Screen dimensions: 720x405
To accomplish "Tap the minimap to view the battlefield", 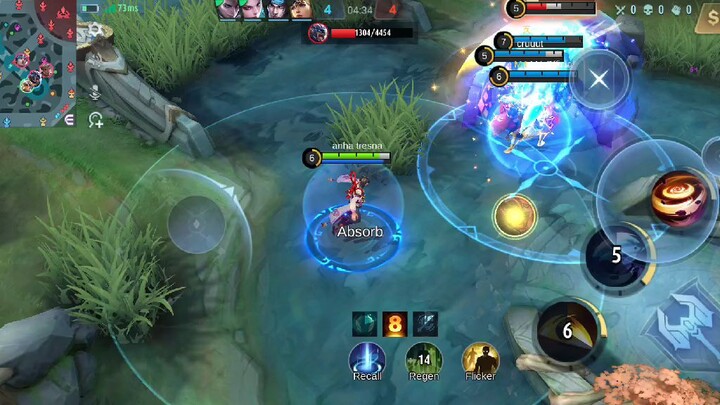I will [x=37, y=62].
